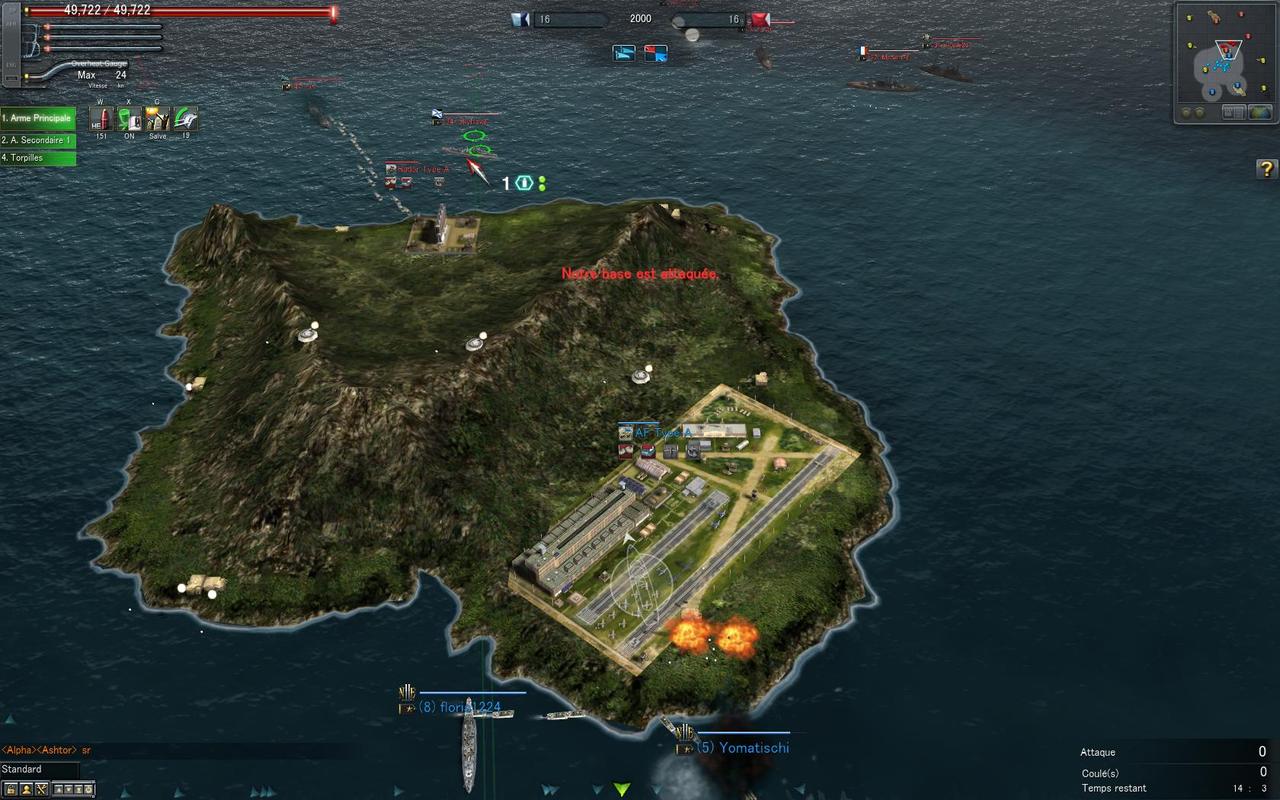Click the Standard chat channel box
This screenshot has height=800, width=1280.
coord(38,769)
